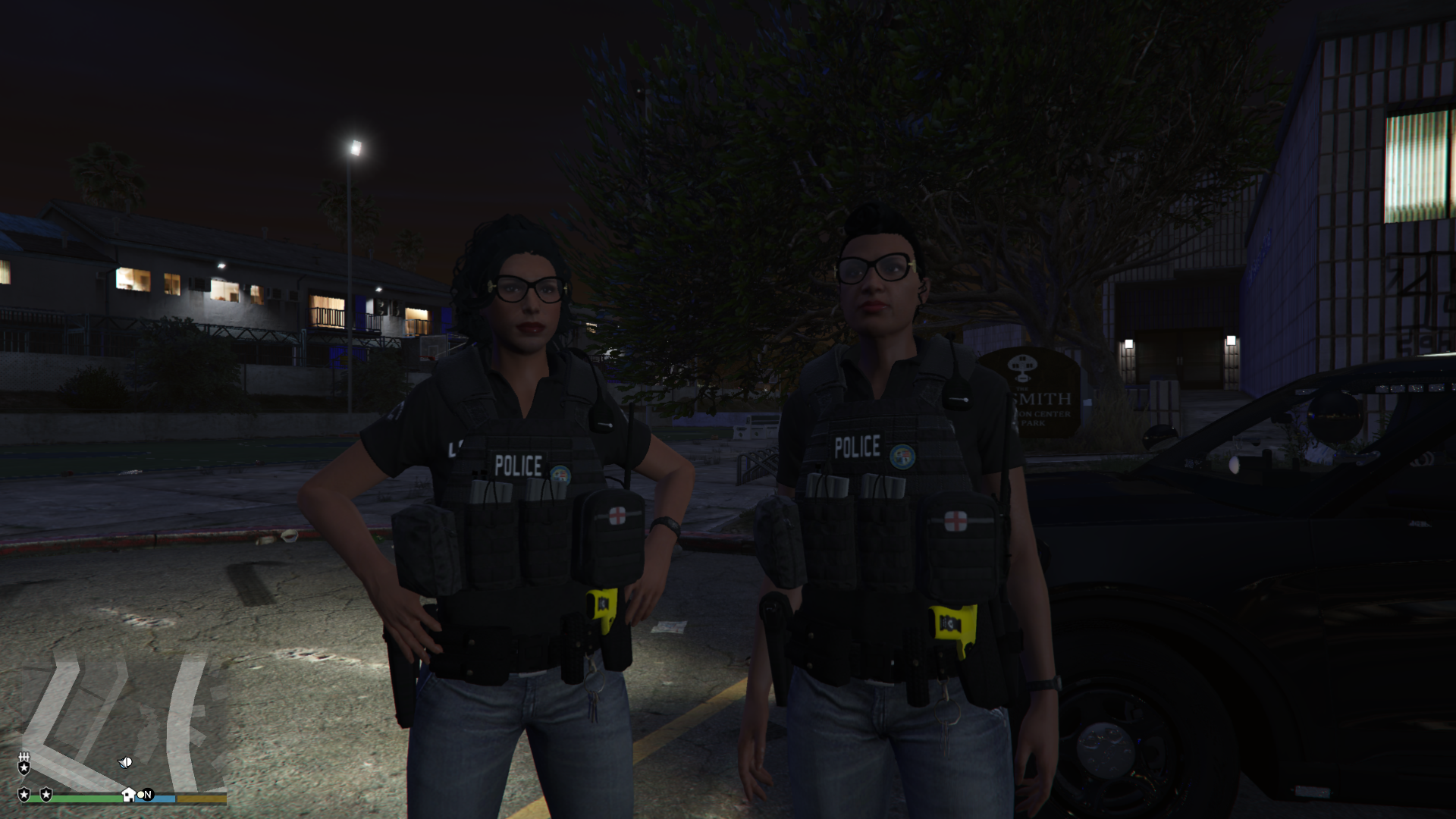
Task: Click the north compass marker
Action: click(147, 795)
